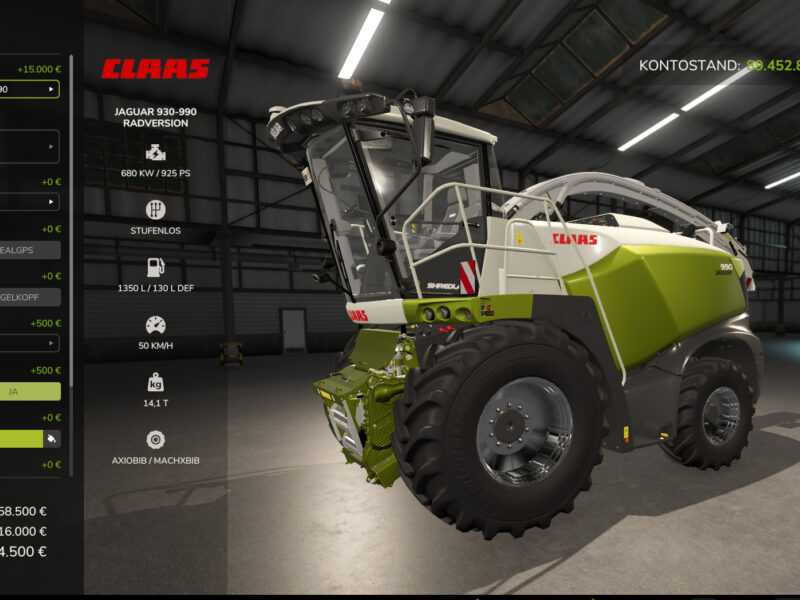
Task: Click the paint bucket color icon
Action: point(52,438)
